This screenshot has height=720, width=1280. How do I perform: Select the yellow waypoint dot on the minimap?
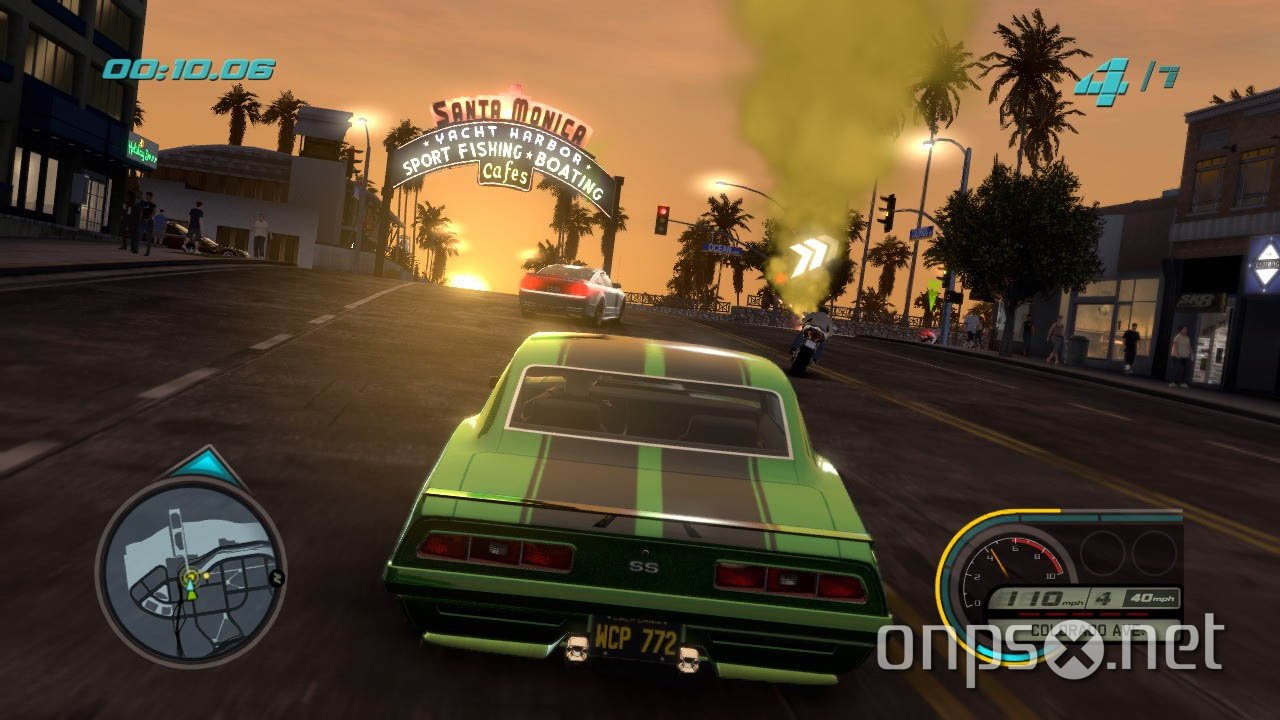click(x=208, y=574)
